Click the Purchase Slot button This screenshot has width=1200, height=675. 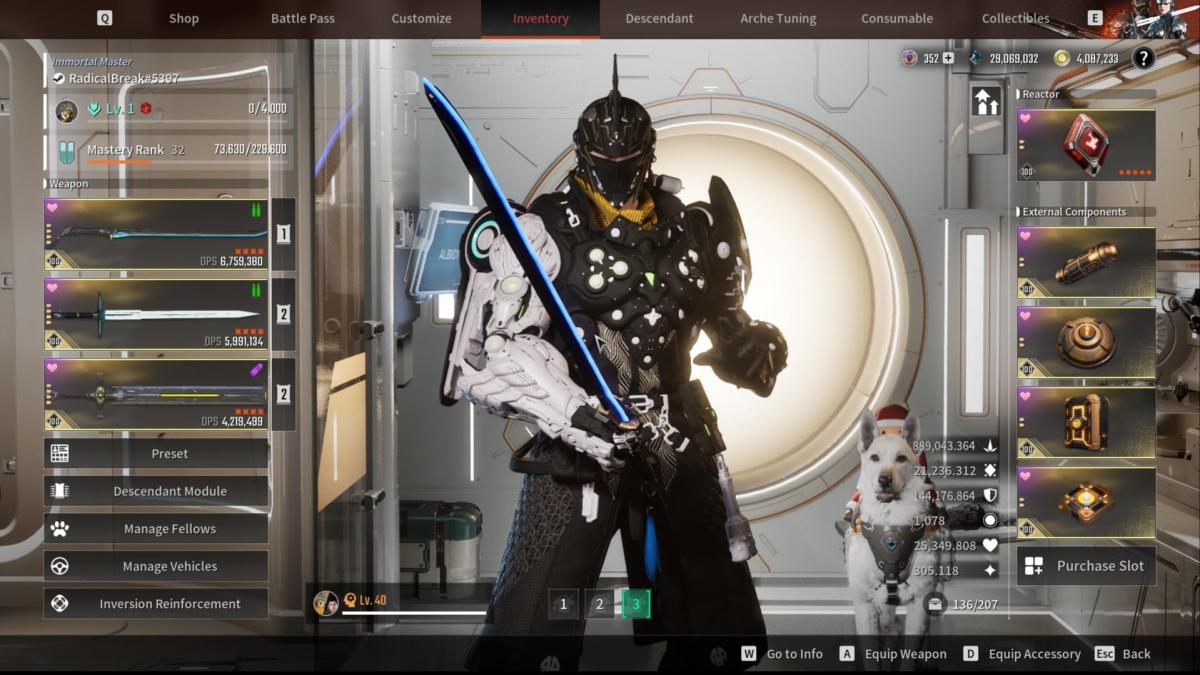(1086, 566)
